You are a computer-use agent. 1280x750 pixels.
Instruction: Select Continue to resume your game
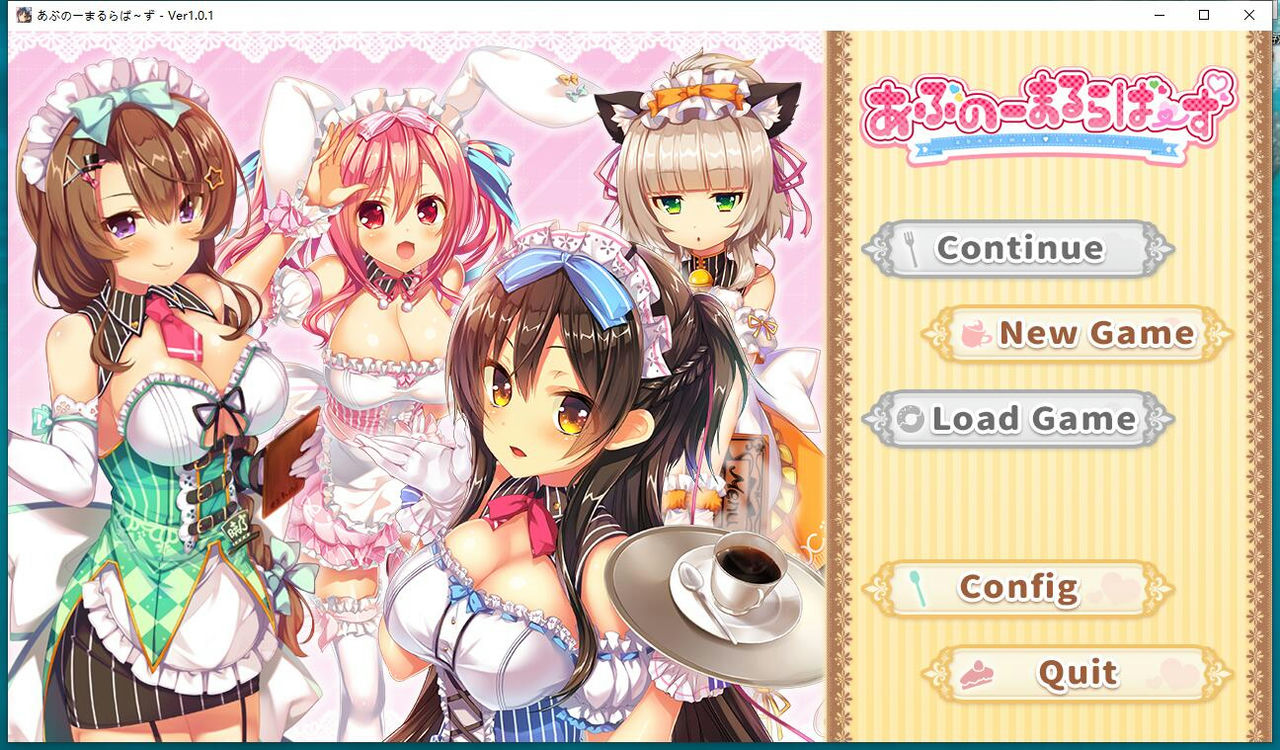click(x=1020, y=248)
